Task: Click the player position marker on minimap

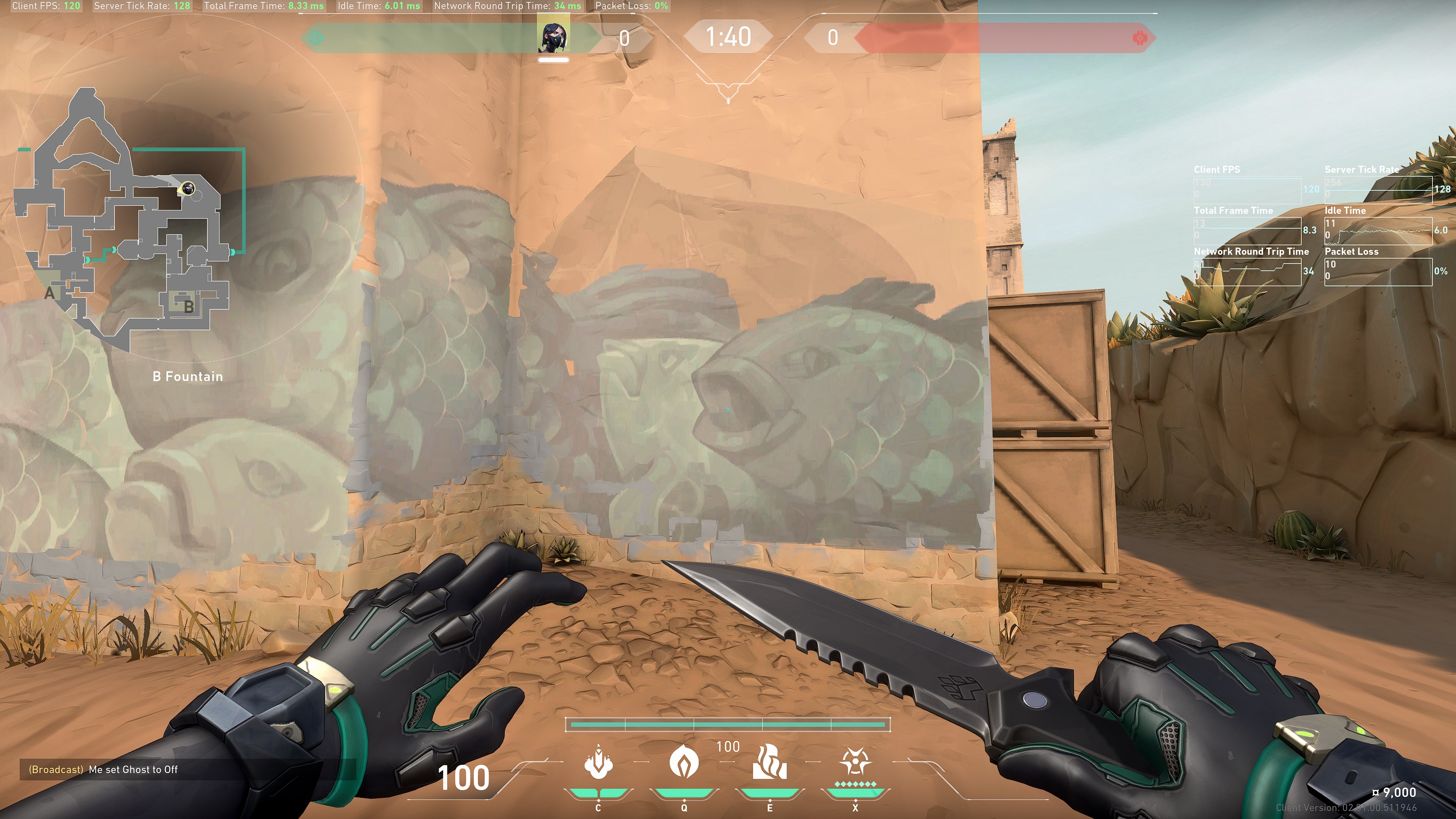Action: (x=187, y=188)
